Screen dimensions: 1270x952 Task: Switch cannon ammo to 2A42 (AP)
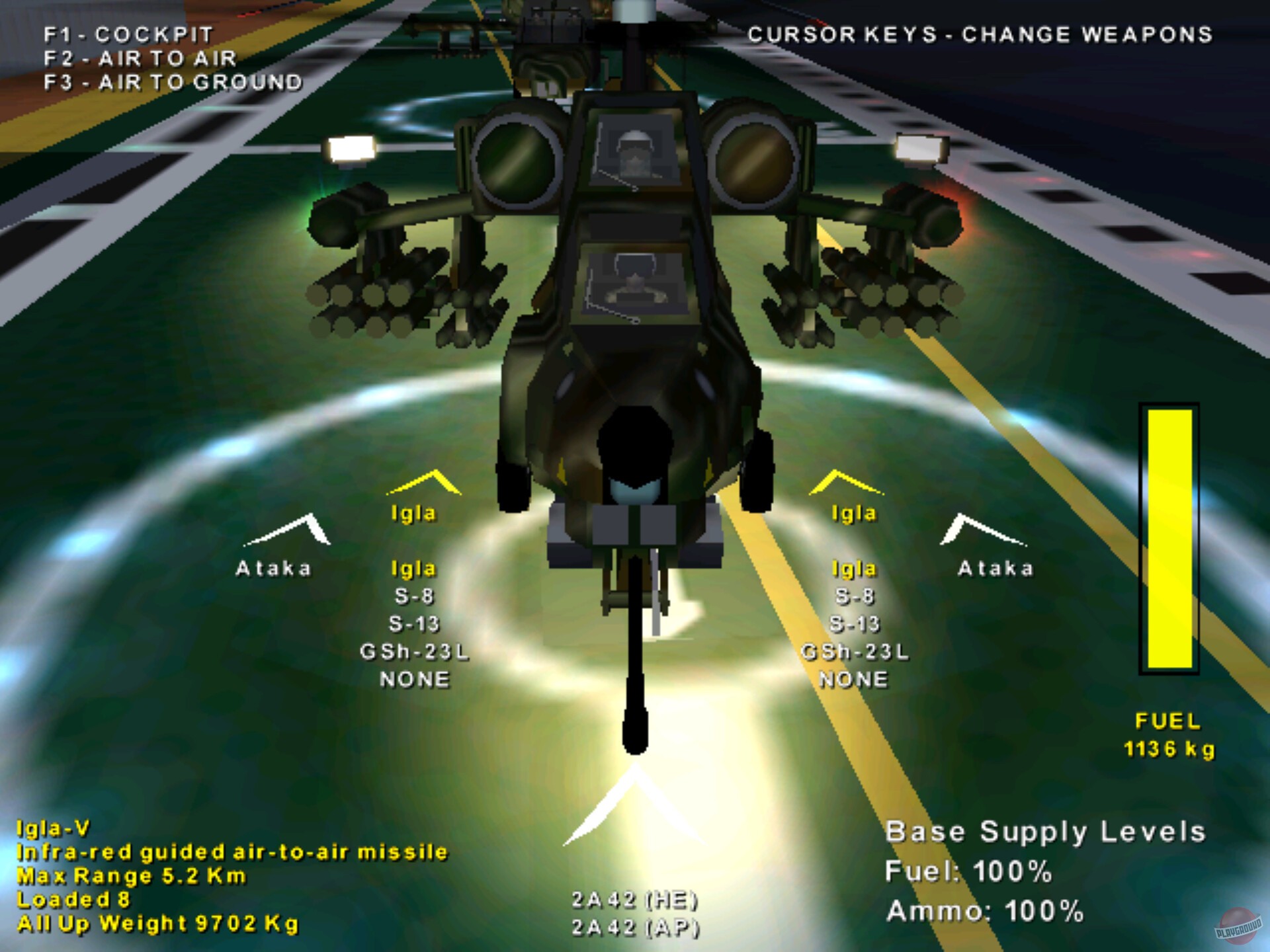pyautogui.click(x=634, y=927)
